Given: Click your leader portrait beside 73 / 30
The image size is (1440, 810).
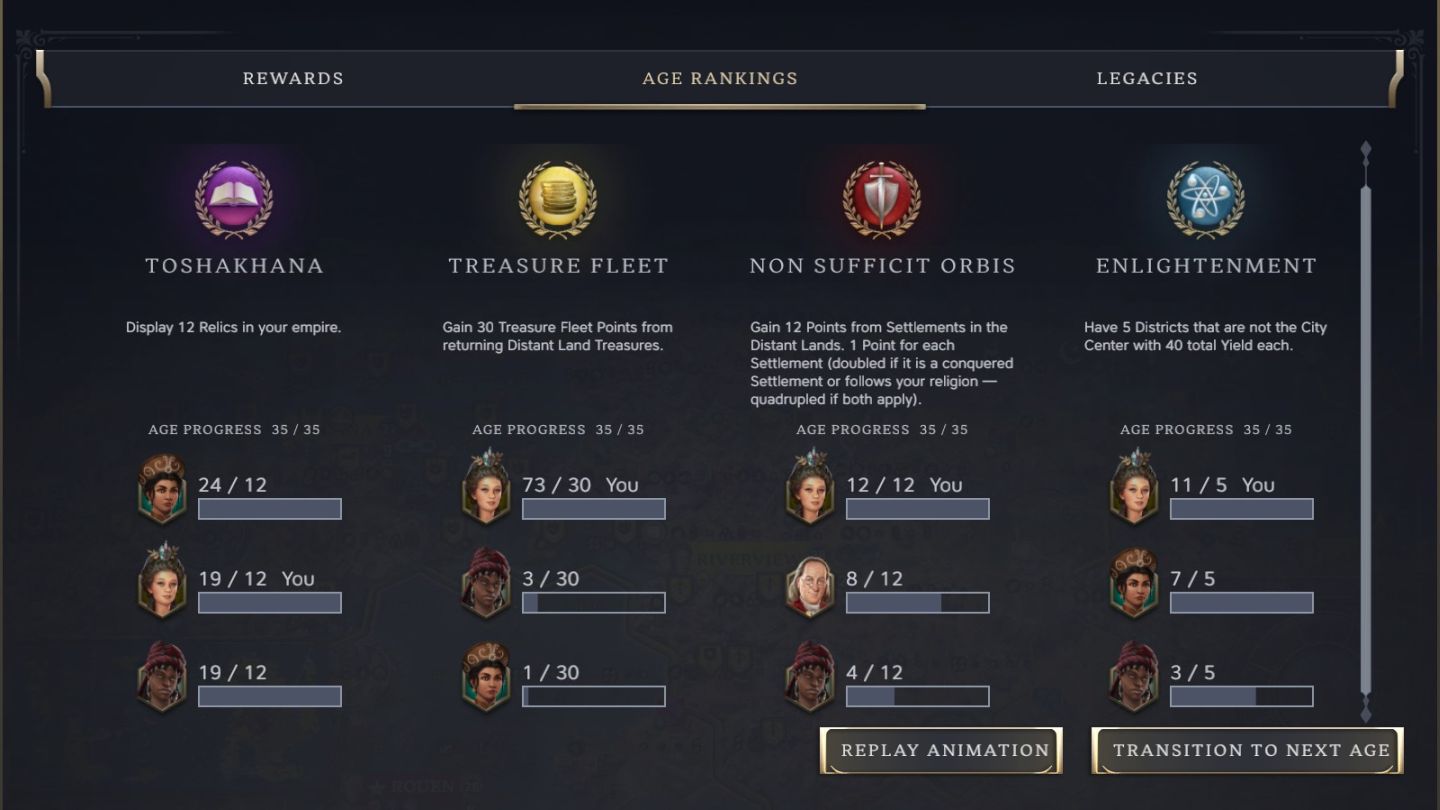Looking at the screenshot, I should 486,489.
